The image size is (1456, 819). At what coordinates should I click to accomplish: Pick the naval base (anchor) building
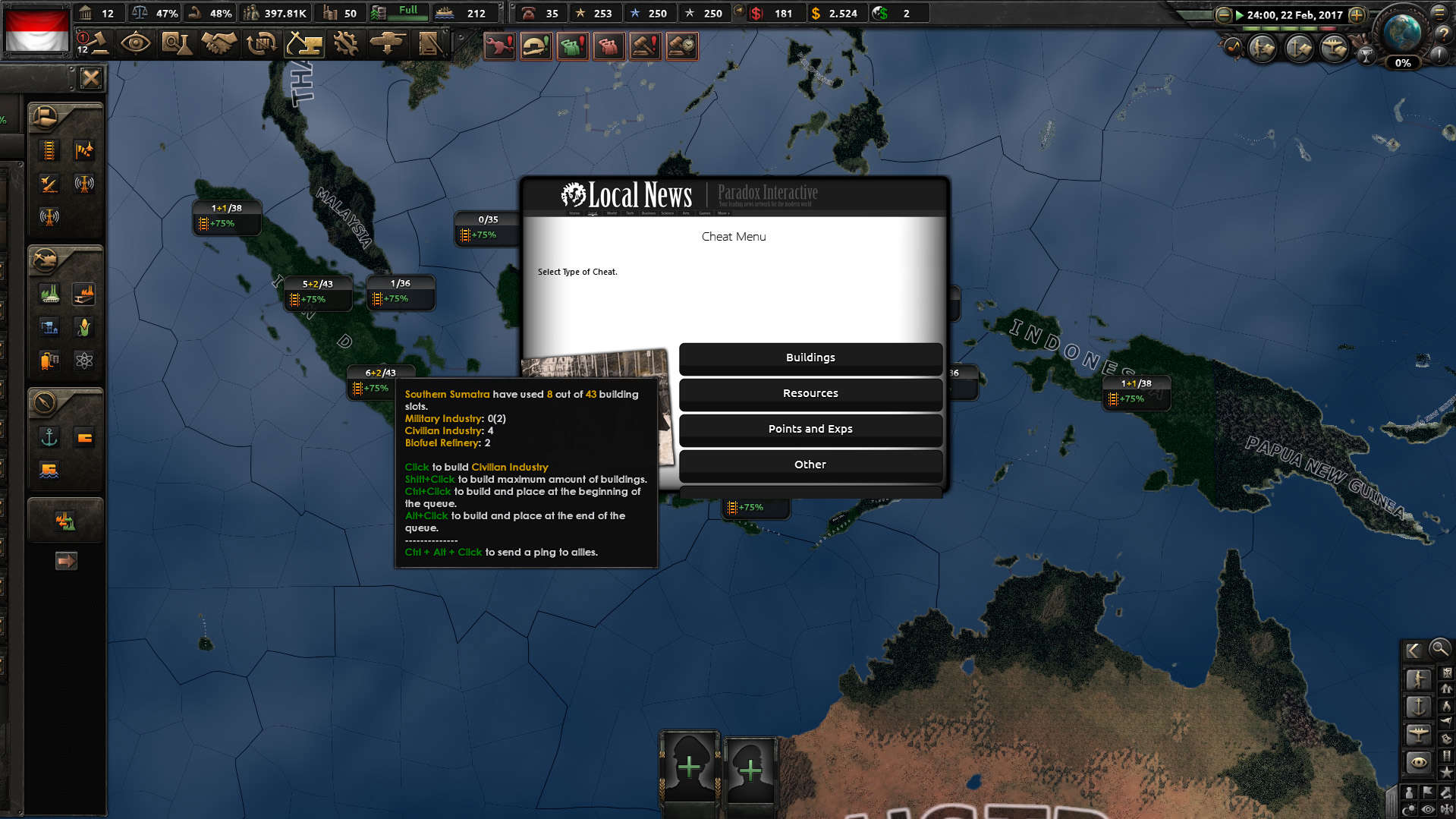coord(49,438)
